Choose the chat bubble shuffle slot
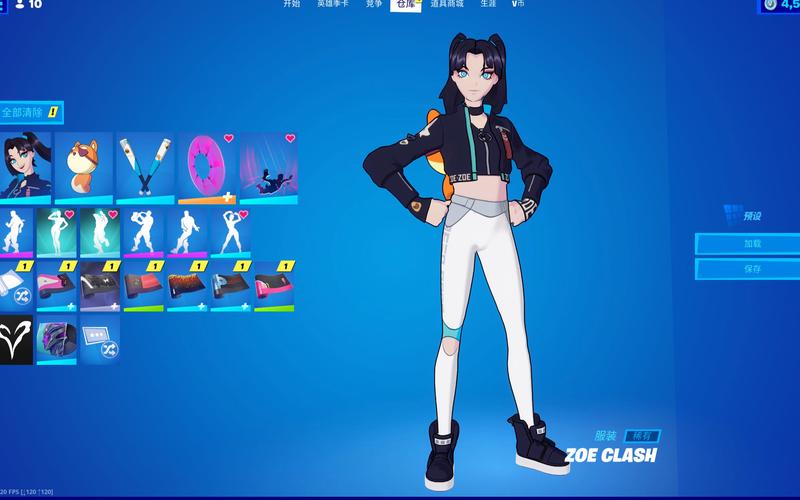The width and height of the screenshot is (800, 500). (x=100, y=339)
